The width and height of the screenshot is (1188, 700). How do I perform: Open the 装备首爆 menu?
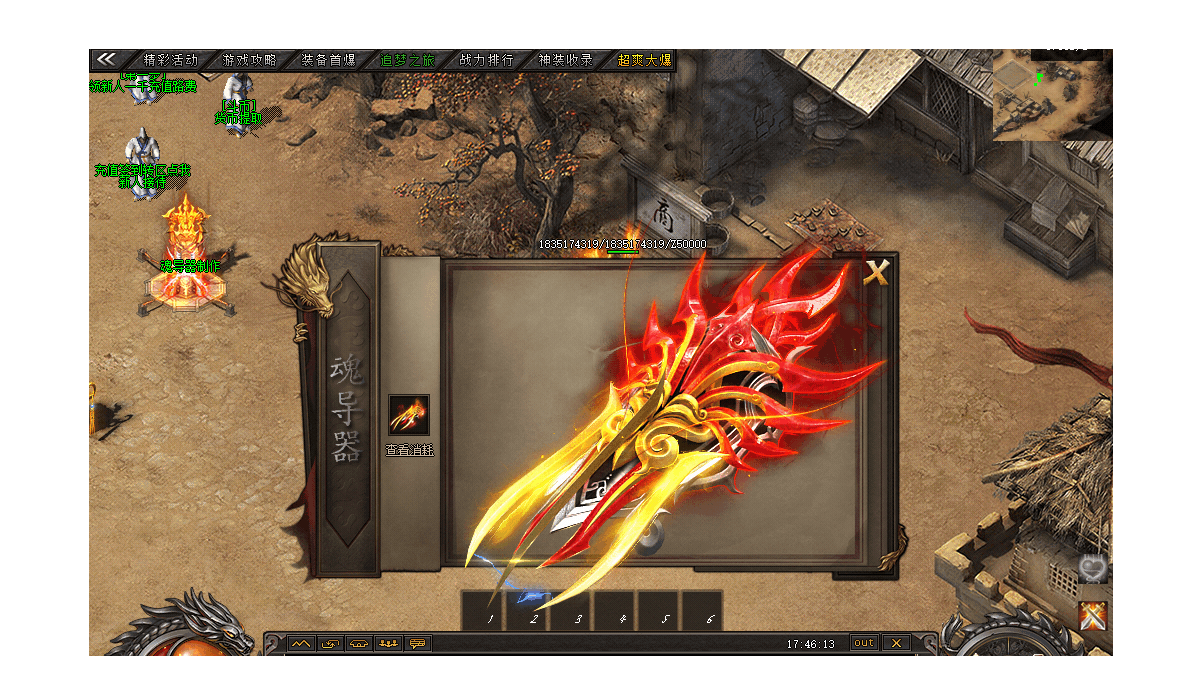tap(328, 60)
